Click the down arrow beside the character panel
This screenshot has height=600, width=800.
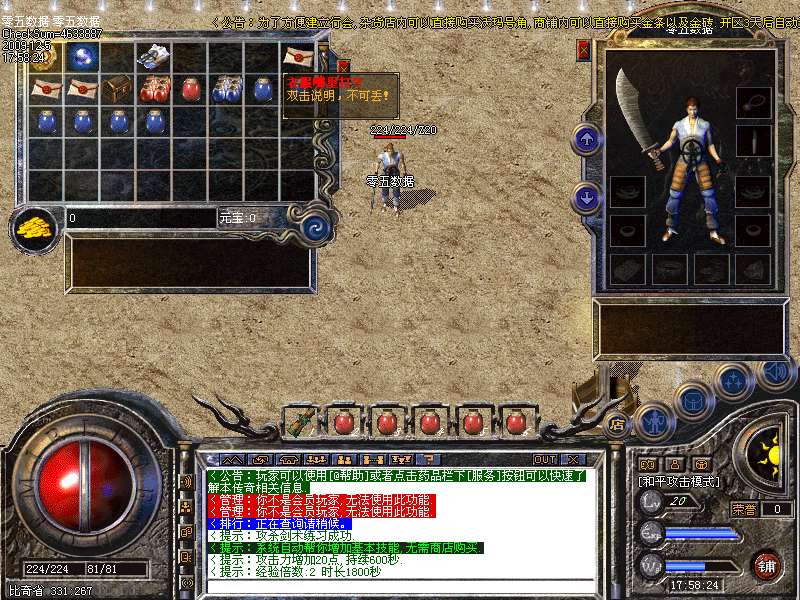pos(587,197)
